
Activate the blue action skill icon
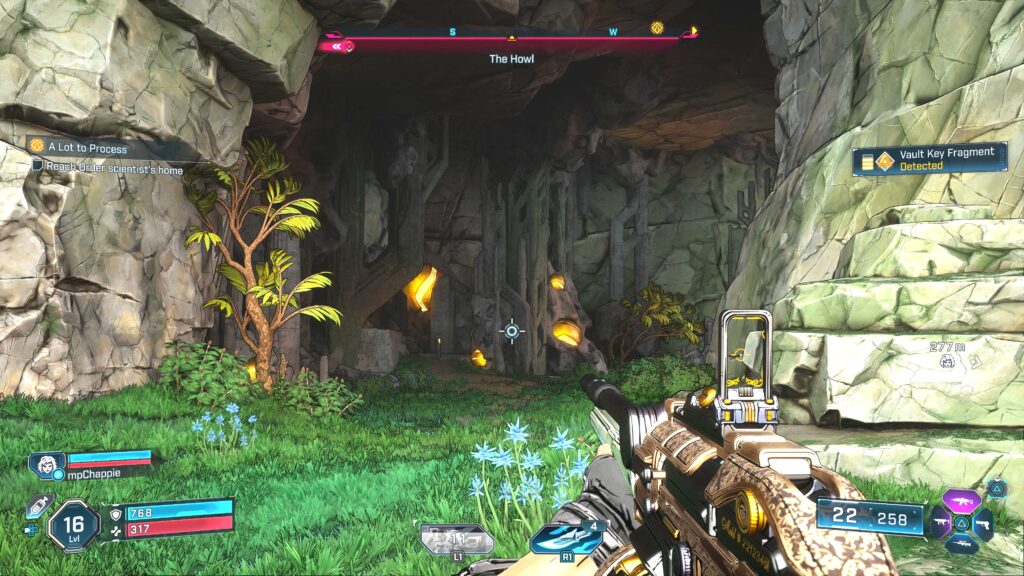(x=567, y=539)
